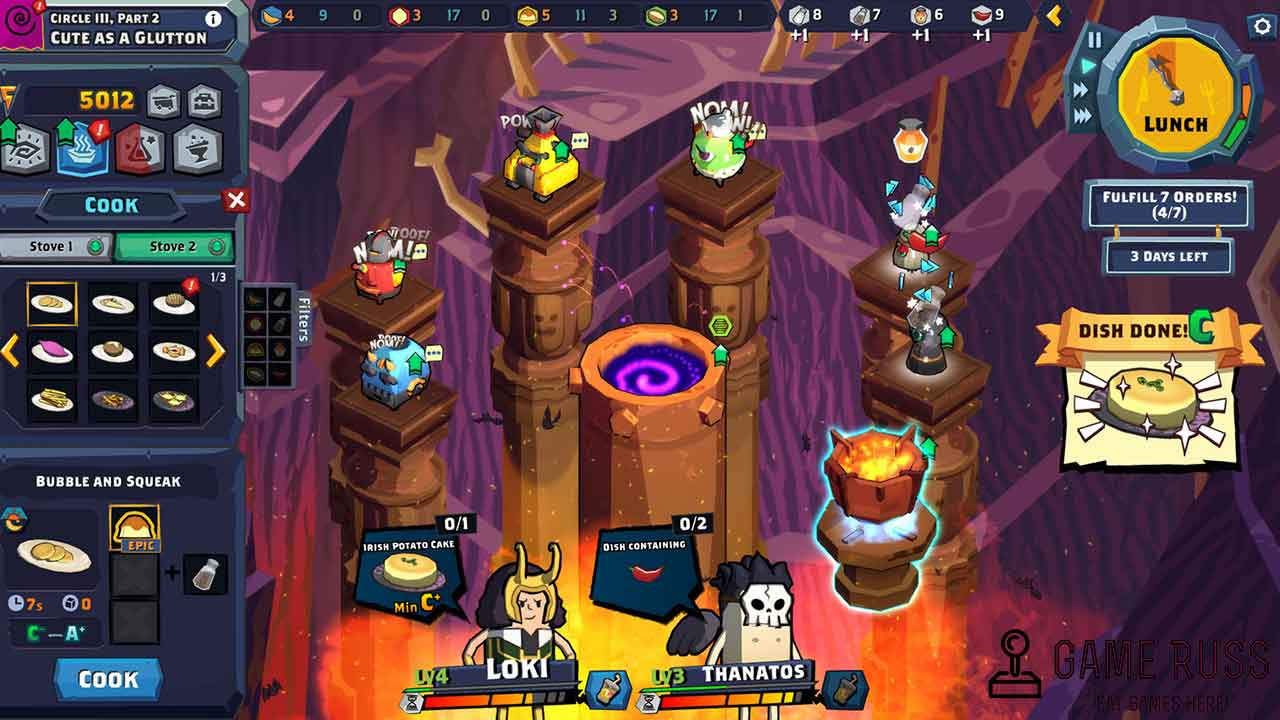Collapse the resource bar with yellow arrow

(1053, 16)
